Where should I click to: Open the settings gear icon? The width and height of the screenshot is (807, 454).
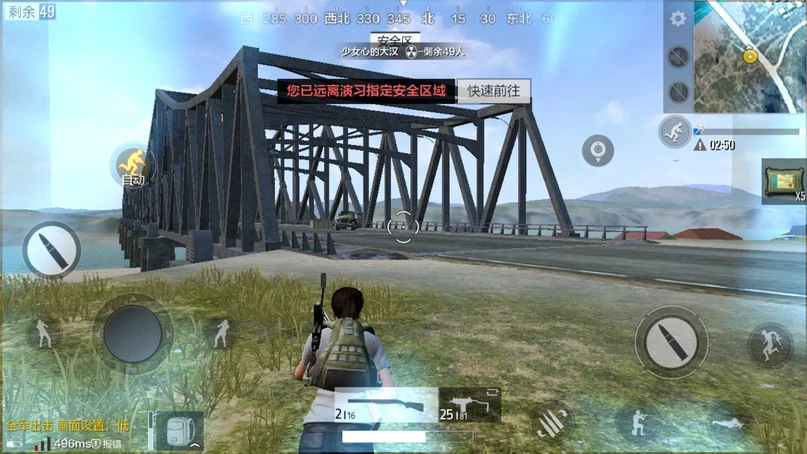click(x=678, y=19)
